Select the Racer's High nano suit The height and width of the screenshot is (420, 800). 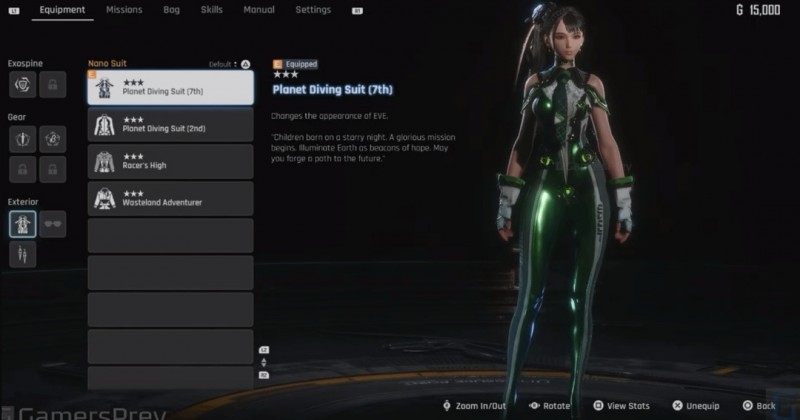click(x=170, y=161)
